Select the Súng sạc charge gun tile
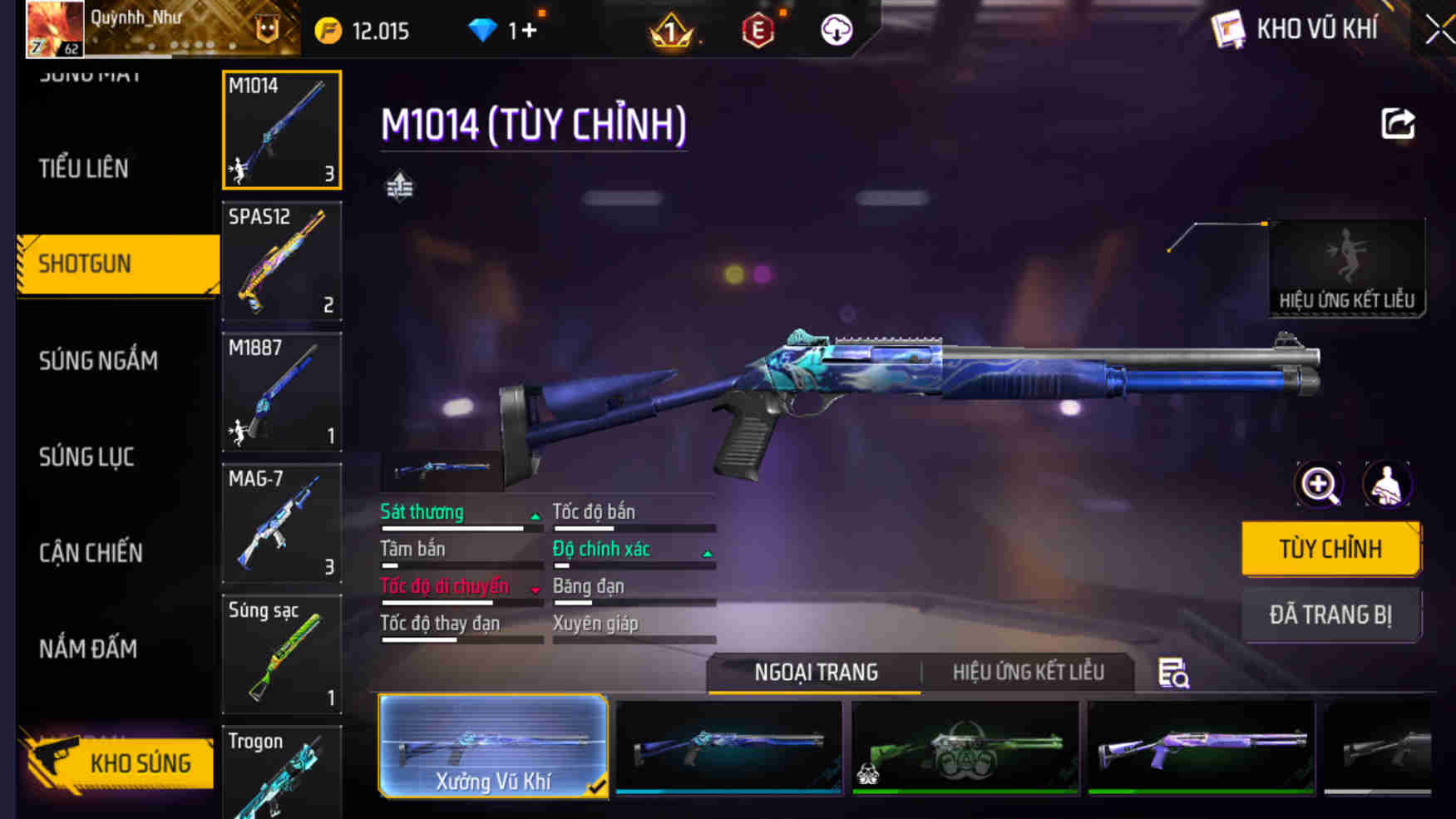 (x=282, y=654)
